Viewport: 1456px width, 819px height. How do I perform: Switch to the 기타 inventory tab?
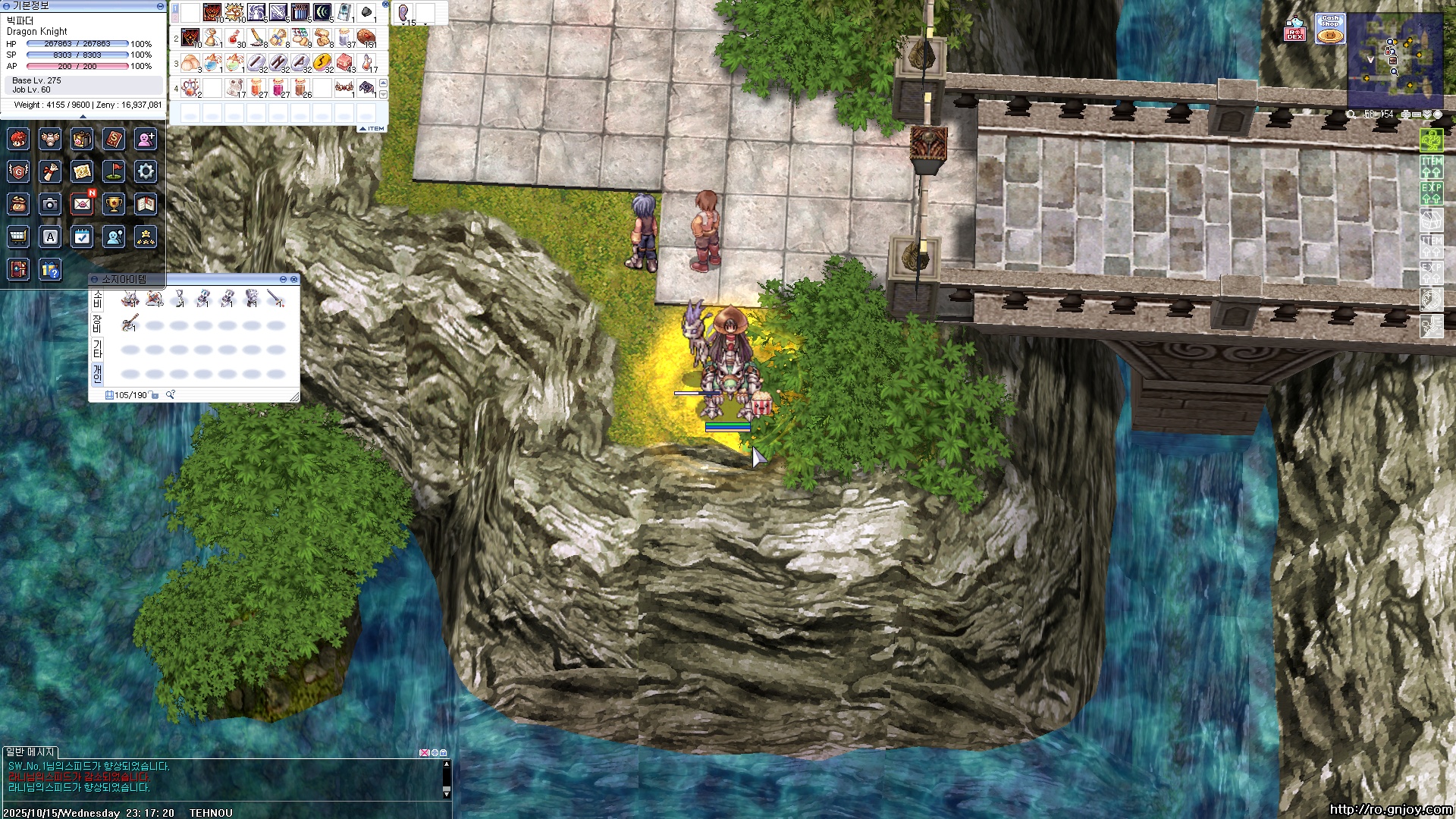coord(97,349)
